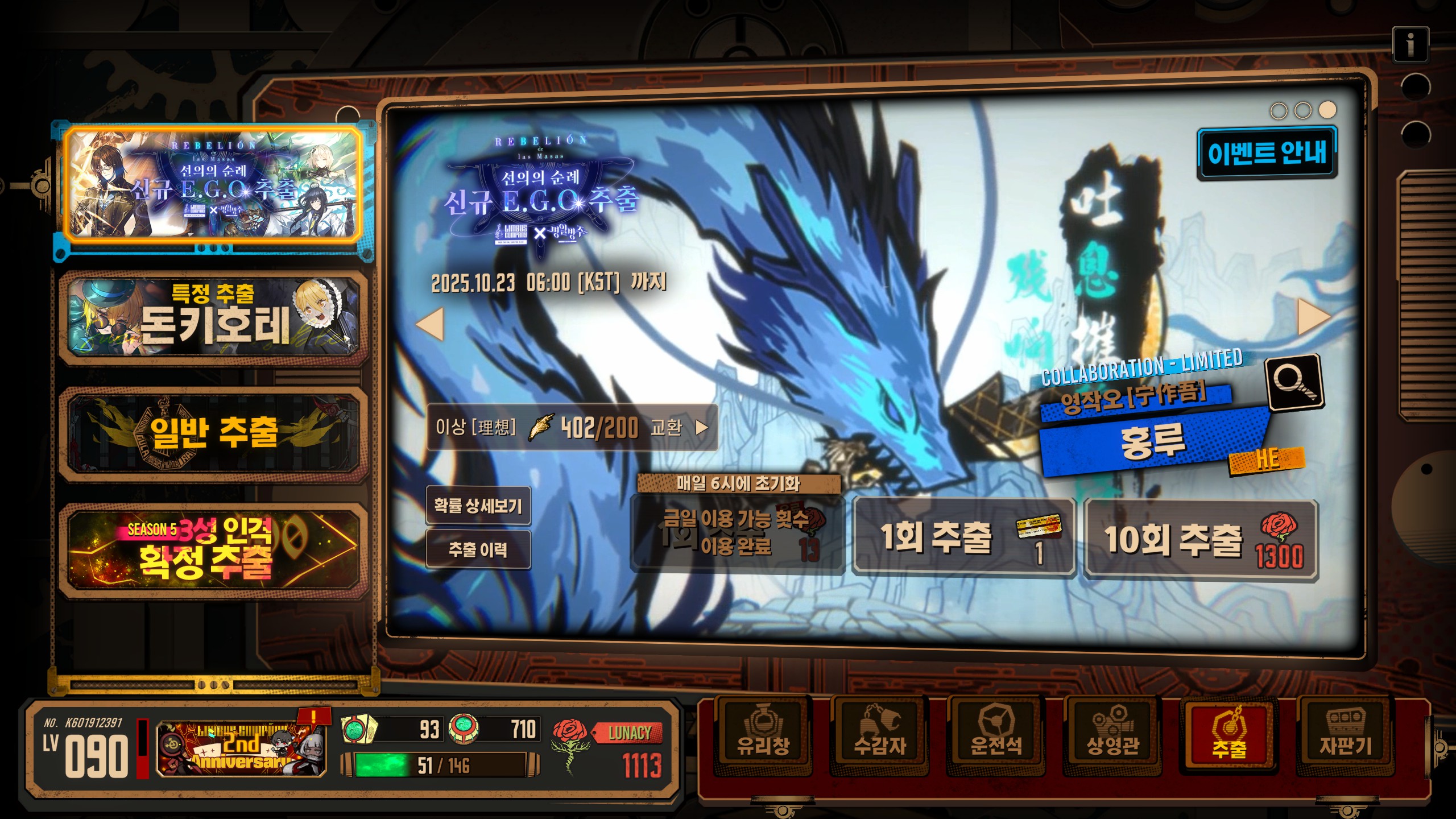Open the 자판기 vending machine menu
This screenshot has height=819, width=1456.
click(x=1345, y=735)
